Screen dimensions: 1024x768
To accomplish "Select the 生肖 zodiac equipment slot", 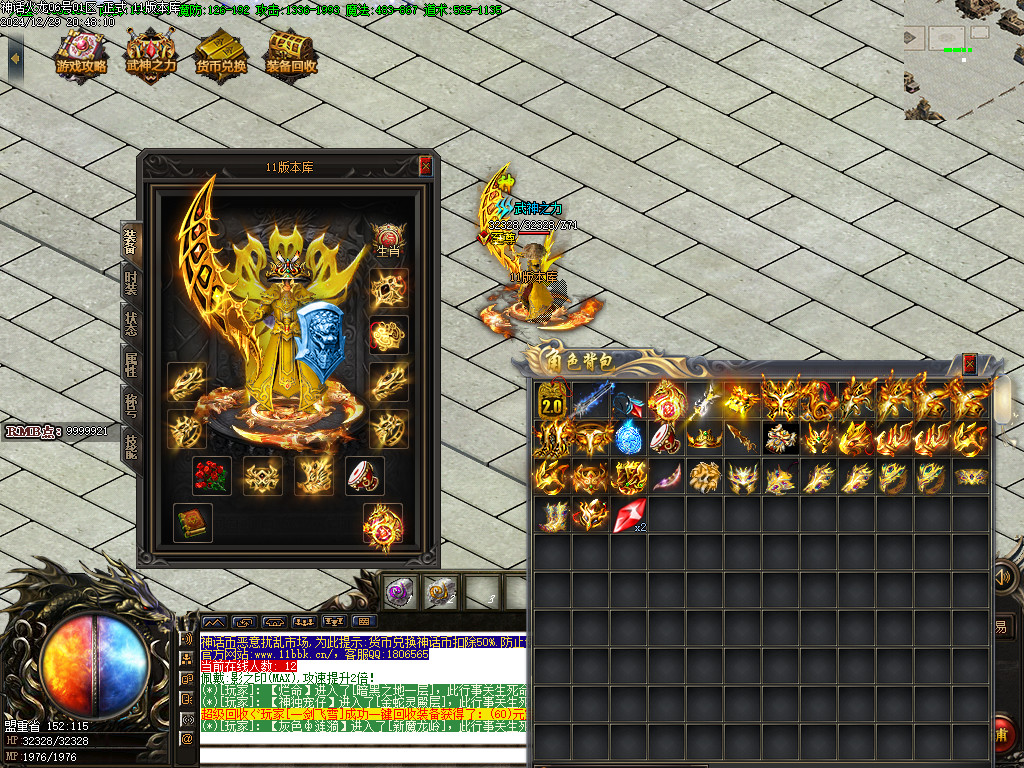I will (x=388, y=241).
